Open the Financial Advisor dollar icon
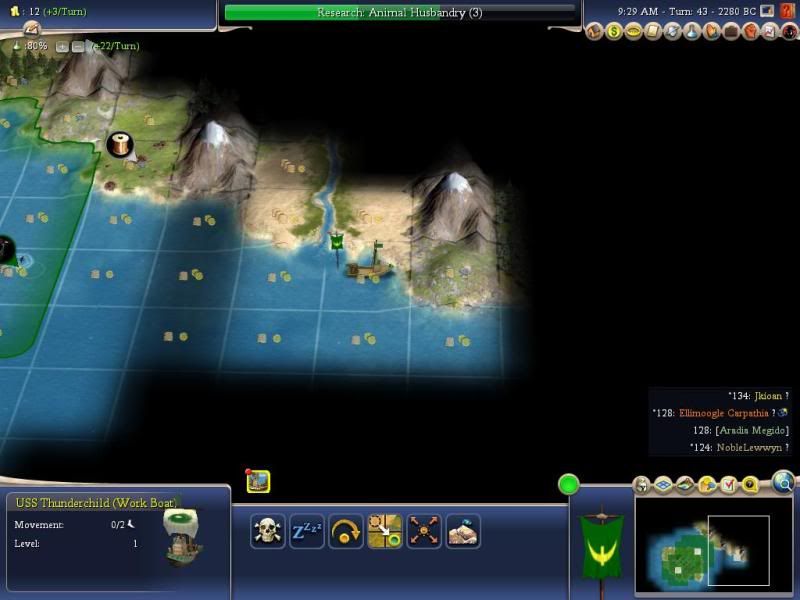Viewport: 800px width, 600px height. pyautogui.click(x=614, y=32)
